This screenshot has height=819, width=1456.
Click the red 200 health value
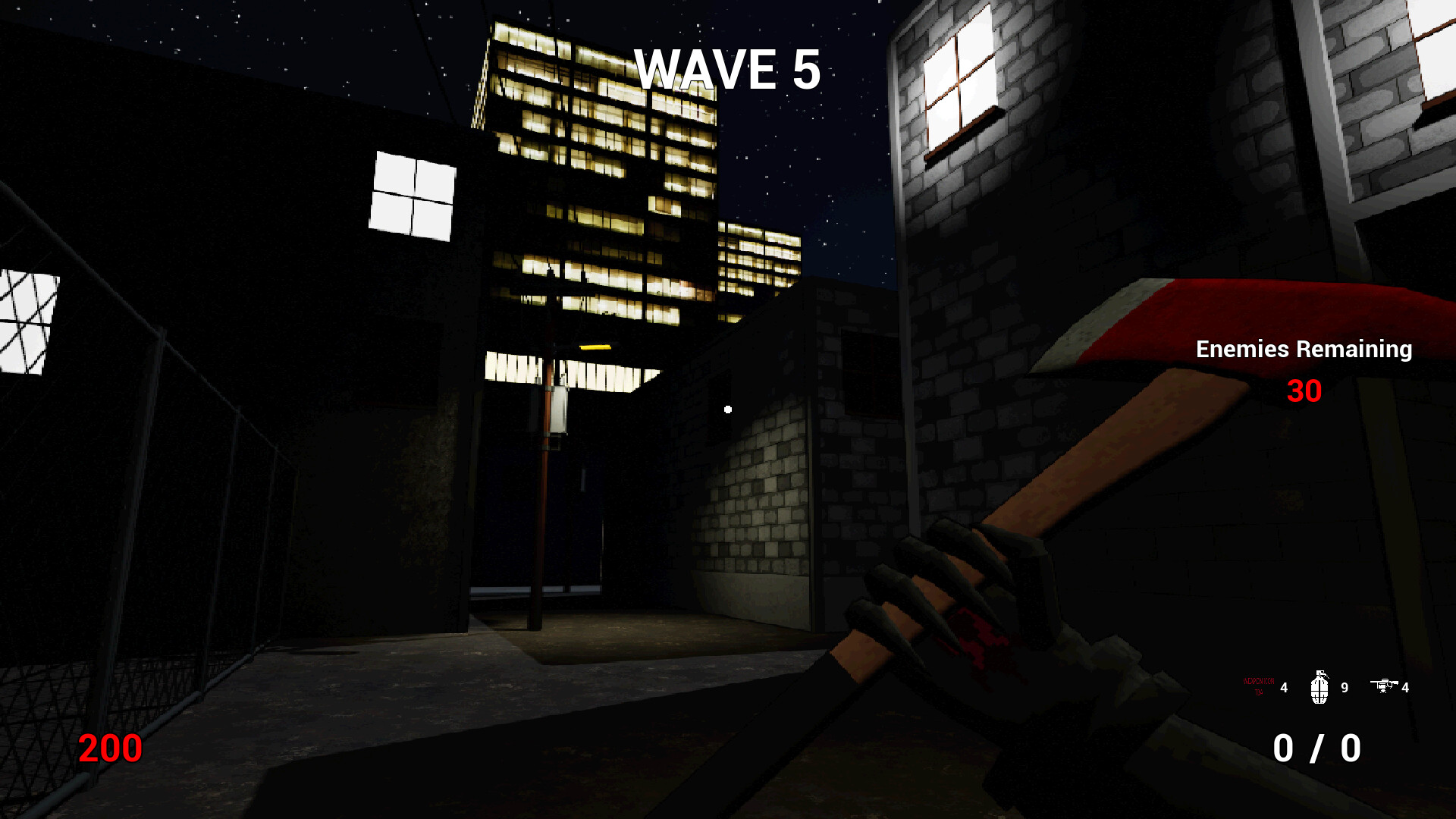click(108, 748)
